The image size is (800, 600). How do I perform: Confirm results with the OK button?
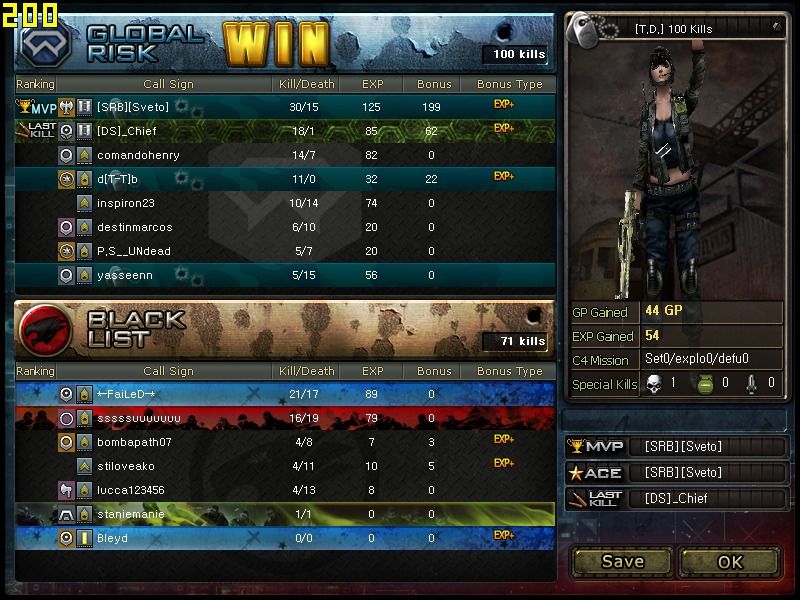tap(730, 561)
